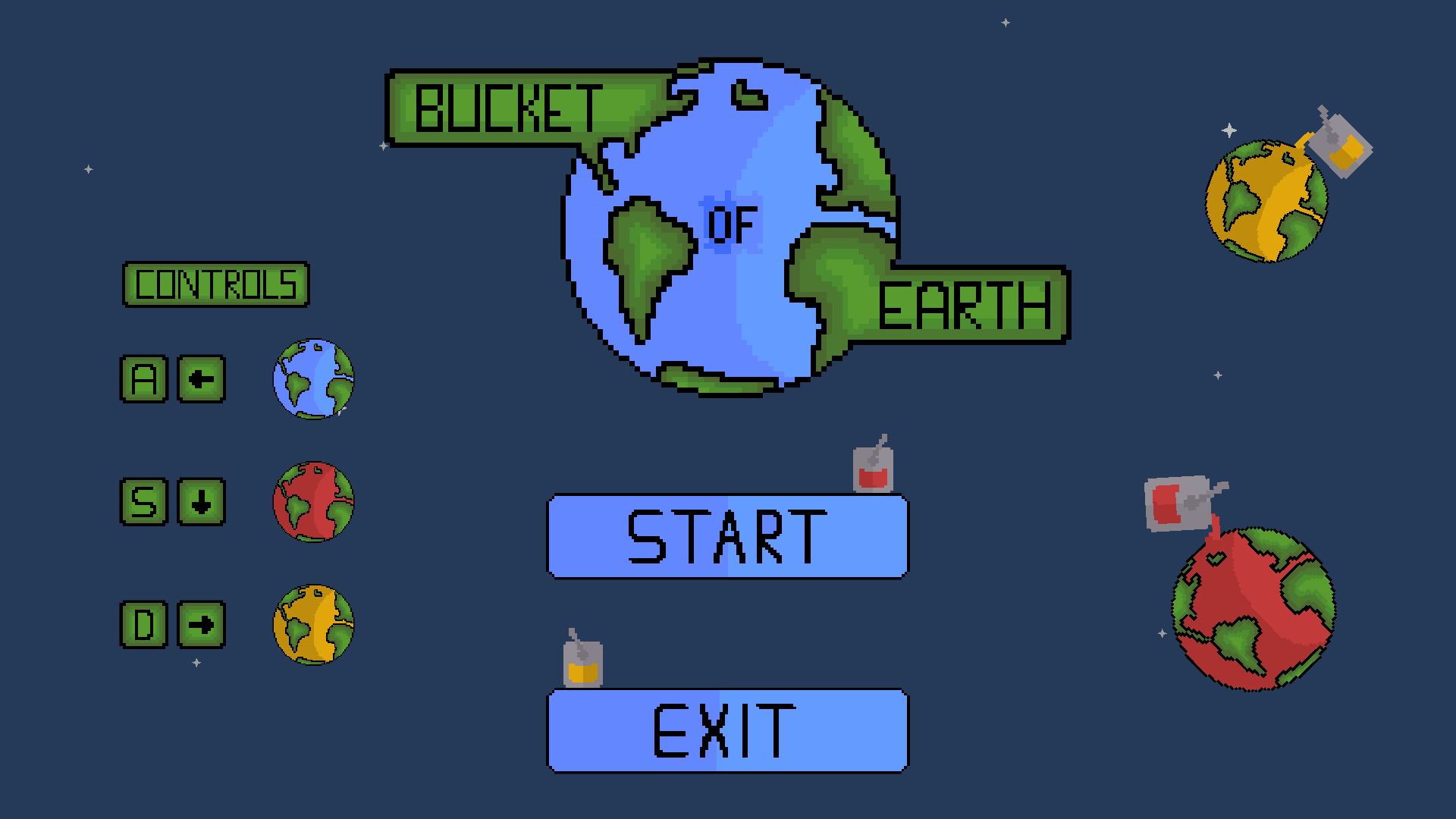Select the red planet icon next to S key
The image size is (1456, 819).
point(313,500)
